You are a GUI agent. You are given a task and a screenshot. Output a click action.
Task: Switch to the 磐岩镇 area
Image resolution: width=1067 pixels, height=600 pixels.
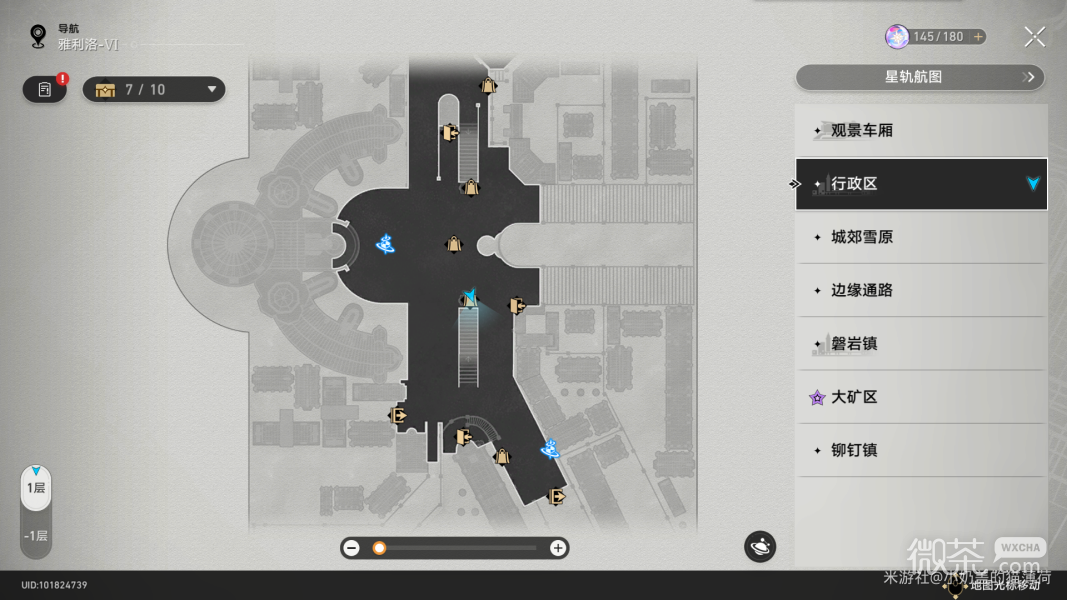point(921,344)
